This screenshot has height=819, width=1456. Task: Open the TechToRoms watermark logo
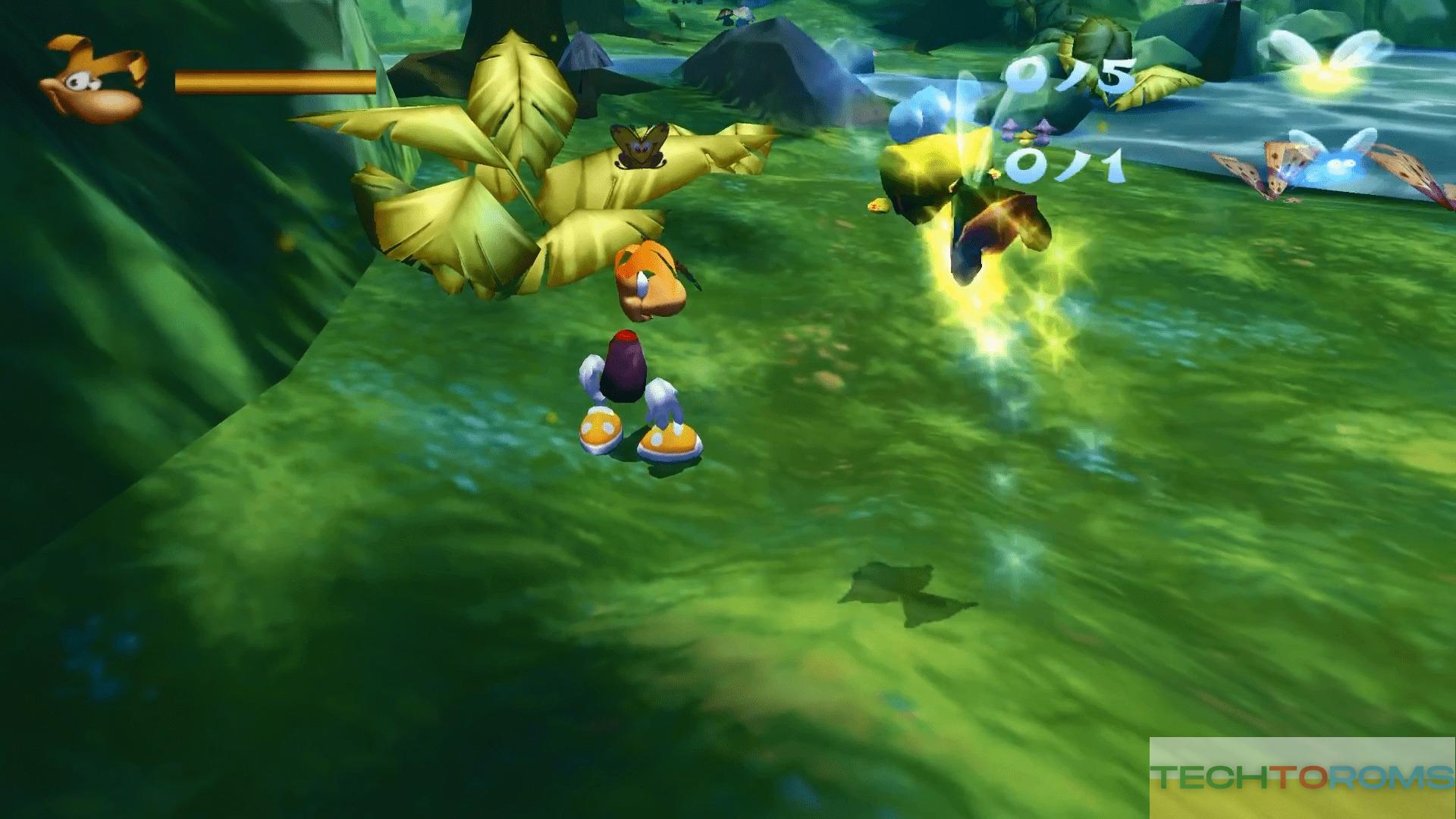pyautogui.click(x=1302, y=777)
